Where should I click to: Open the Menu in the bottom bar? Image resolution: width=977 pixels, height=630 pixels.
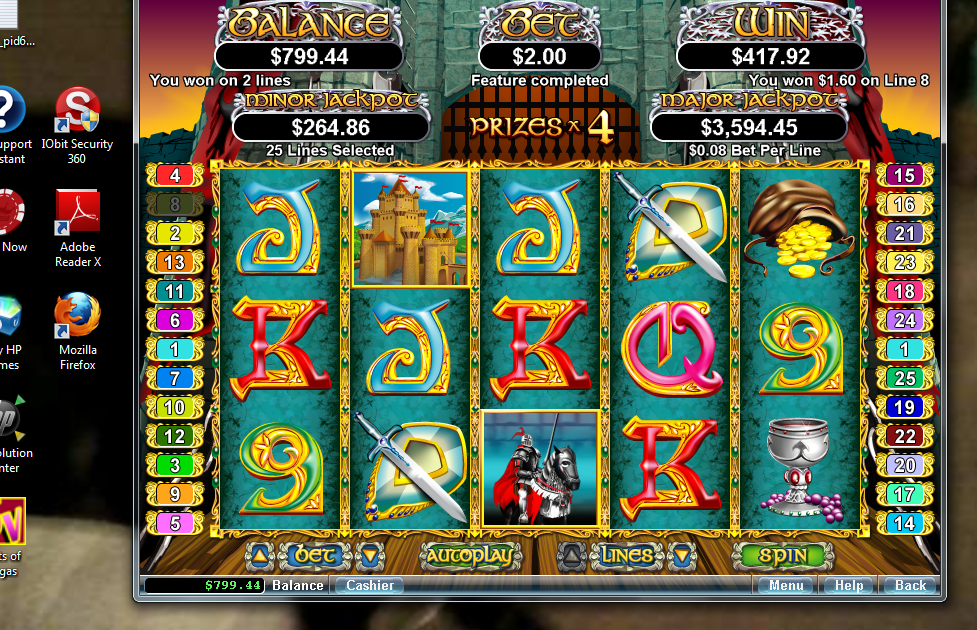pos(785,585)
